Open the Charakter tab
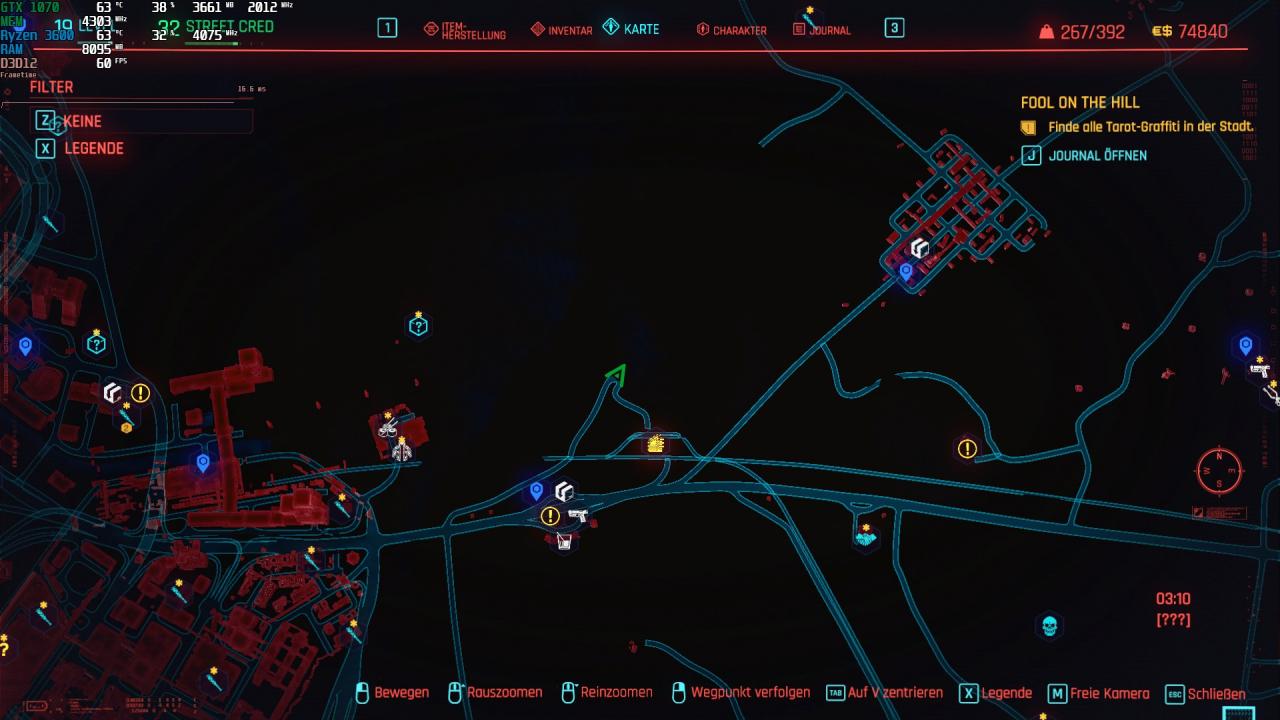The height and width of the screenshot is (720, 1280). point(731,30)
